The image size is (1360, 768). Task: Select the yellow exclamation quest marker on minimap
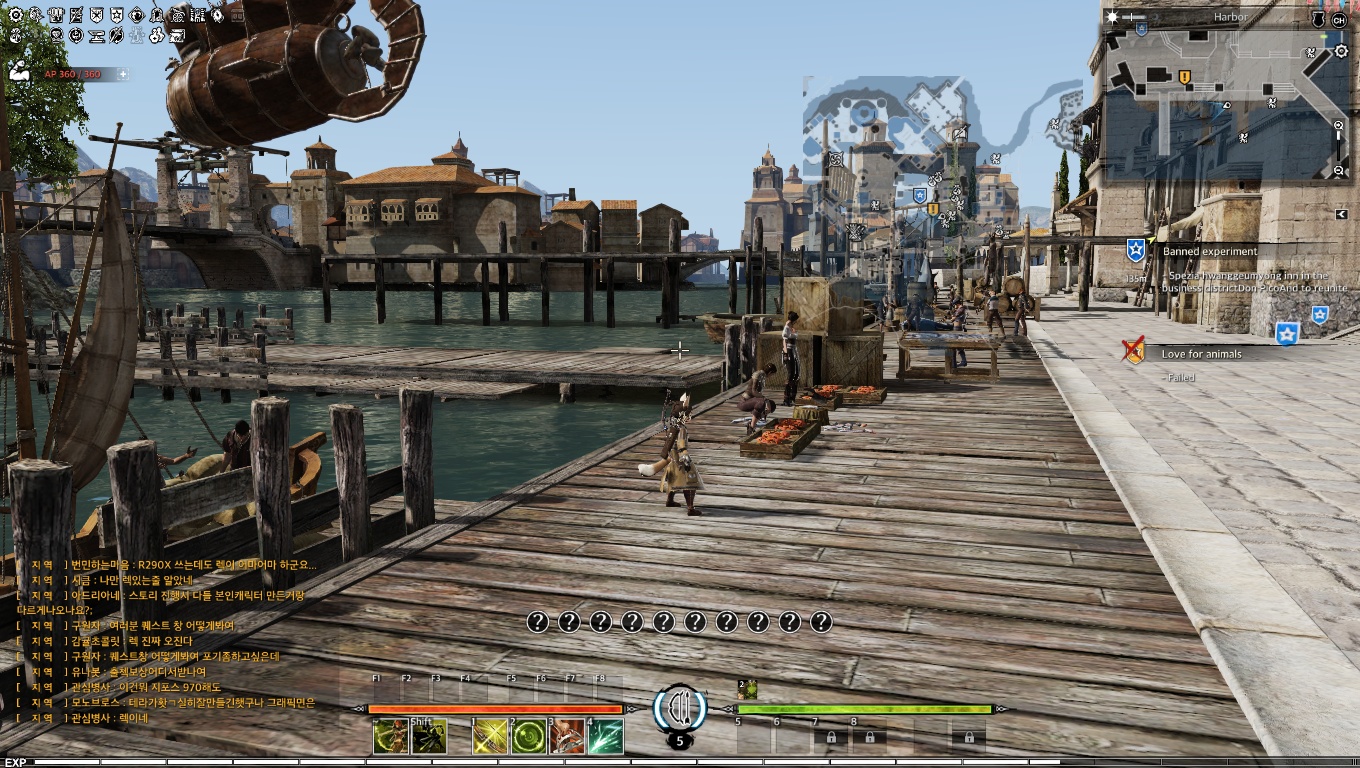[x=1185, y=77]
